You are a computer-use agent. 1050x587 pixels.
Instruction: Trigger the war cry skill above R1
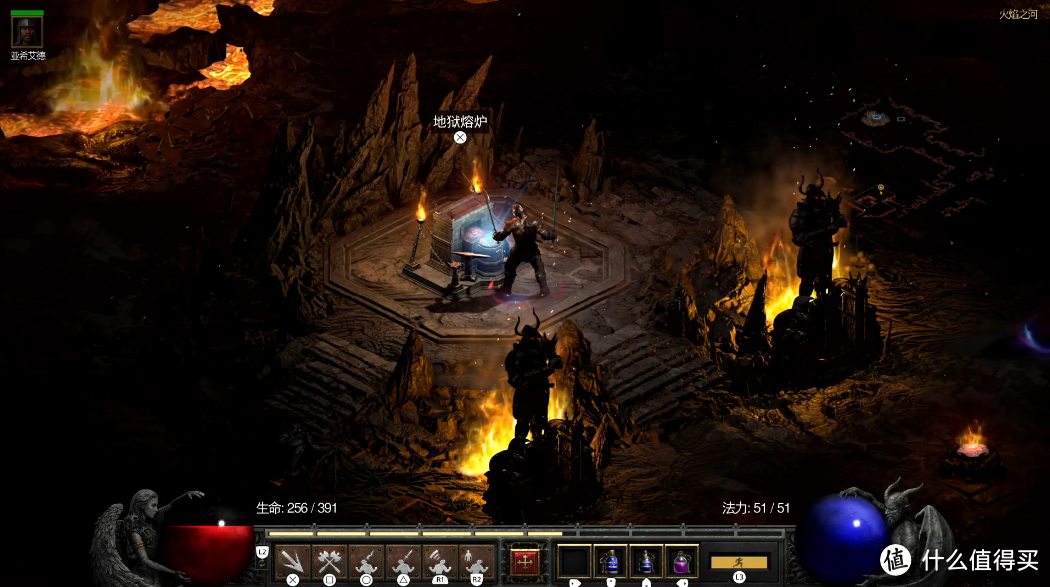click(438, 561)
